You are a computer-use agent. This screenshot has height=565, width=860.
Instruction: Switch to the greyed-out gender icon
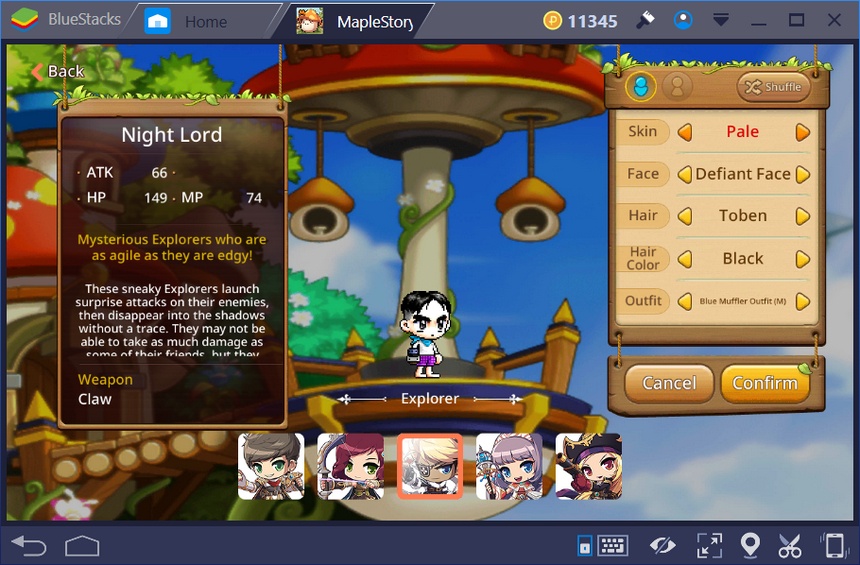pyautogui.click(x=677, y=87)
